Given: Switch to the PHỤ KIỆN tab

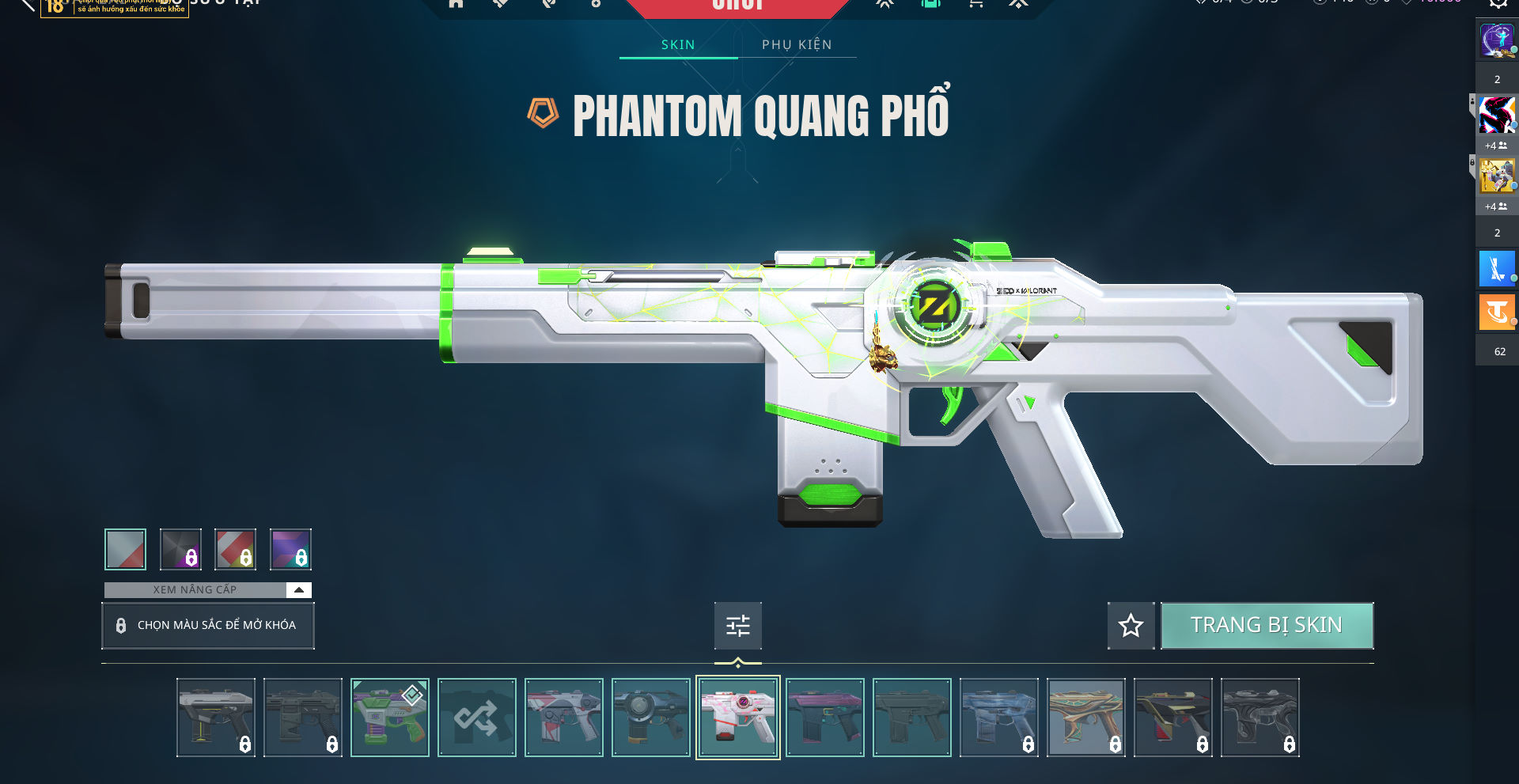Looking at the screenshot, I should (797, 45).
